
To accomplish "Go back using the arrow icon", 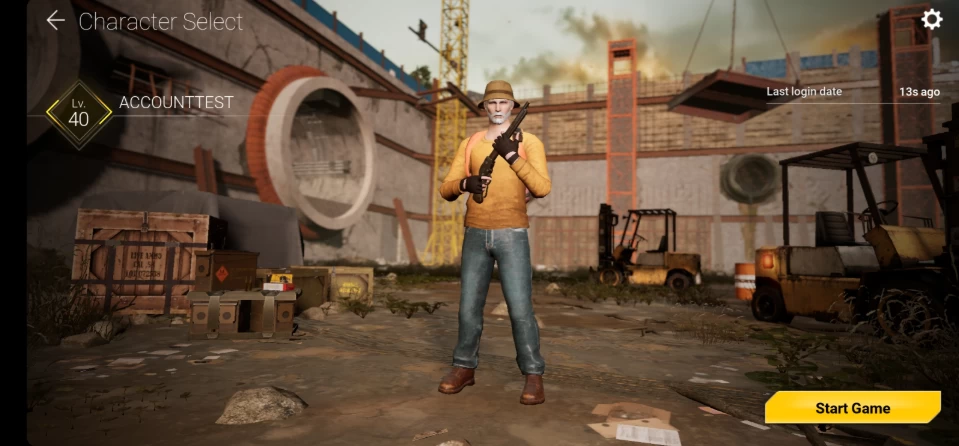I will click(x=55, y=21).
